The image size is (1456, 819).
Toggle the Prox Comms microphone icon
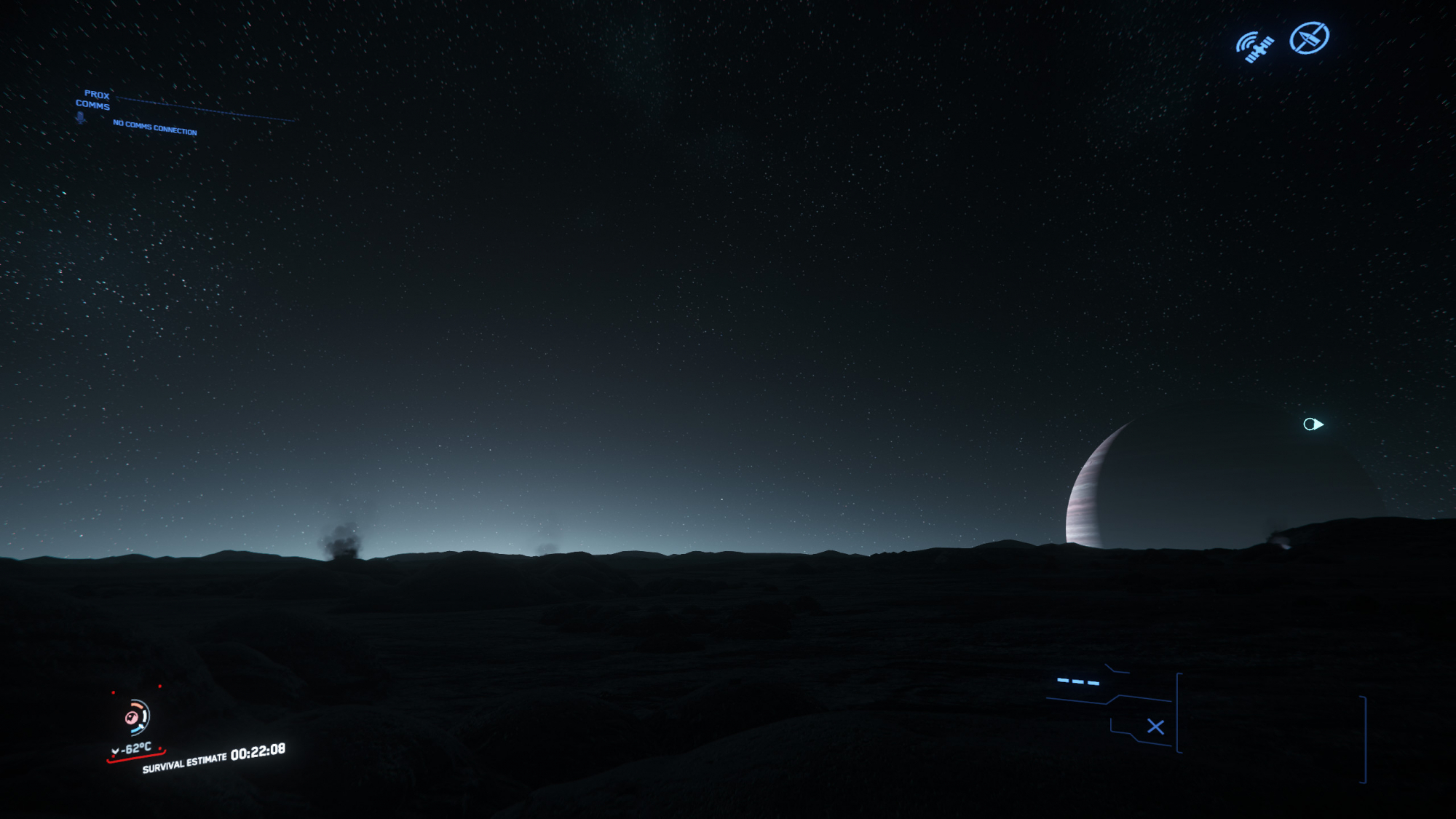tap(80, 117)
